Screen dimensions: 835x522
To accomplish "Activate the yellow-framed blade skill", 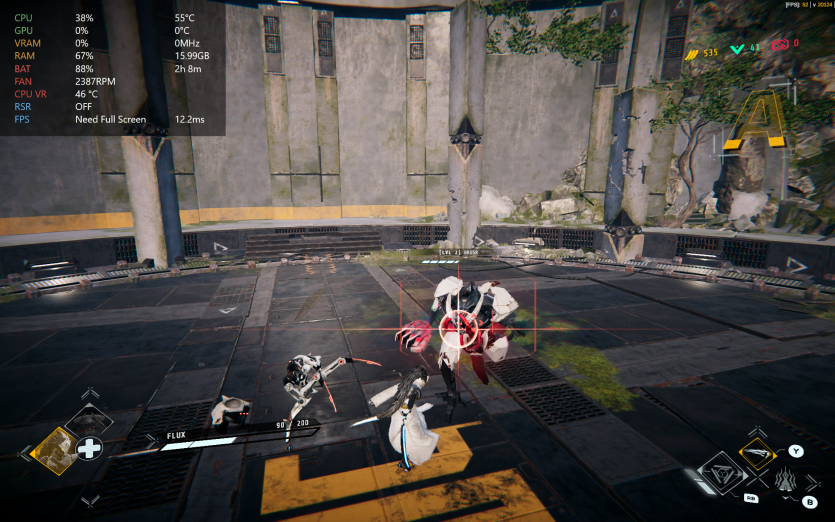I will pyautogui.click(x=760, y=456).
